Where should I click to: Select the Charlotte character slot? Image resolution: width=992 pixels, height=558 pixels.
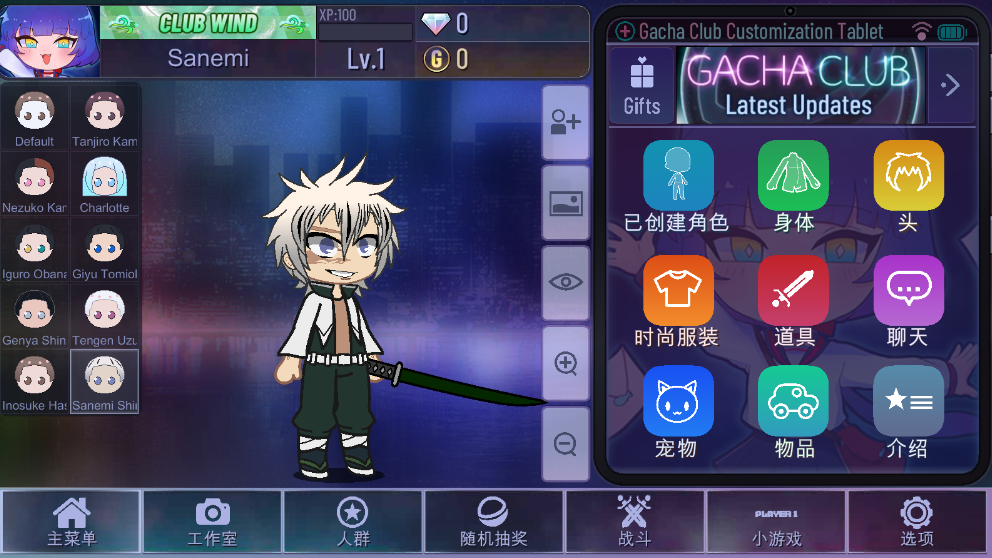(x=104, y=184)
